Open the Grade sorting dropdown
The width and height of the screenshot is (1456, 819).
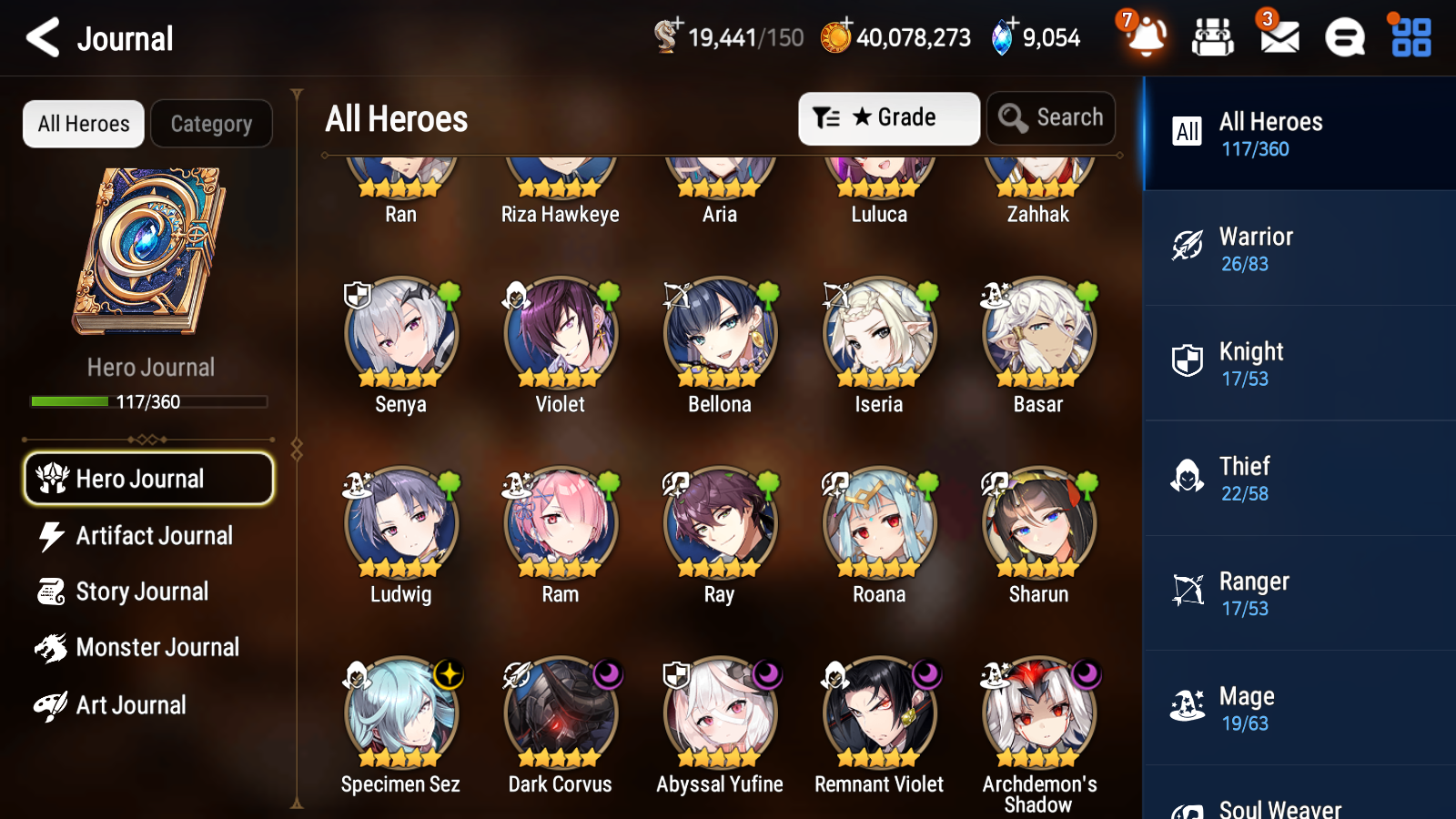(x=888, y=117)
